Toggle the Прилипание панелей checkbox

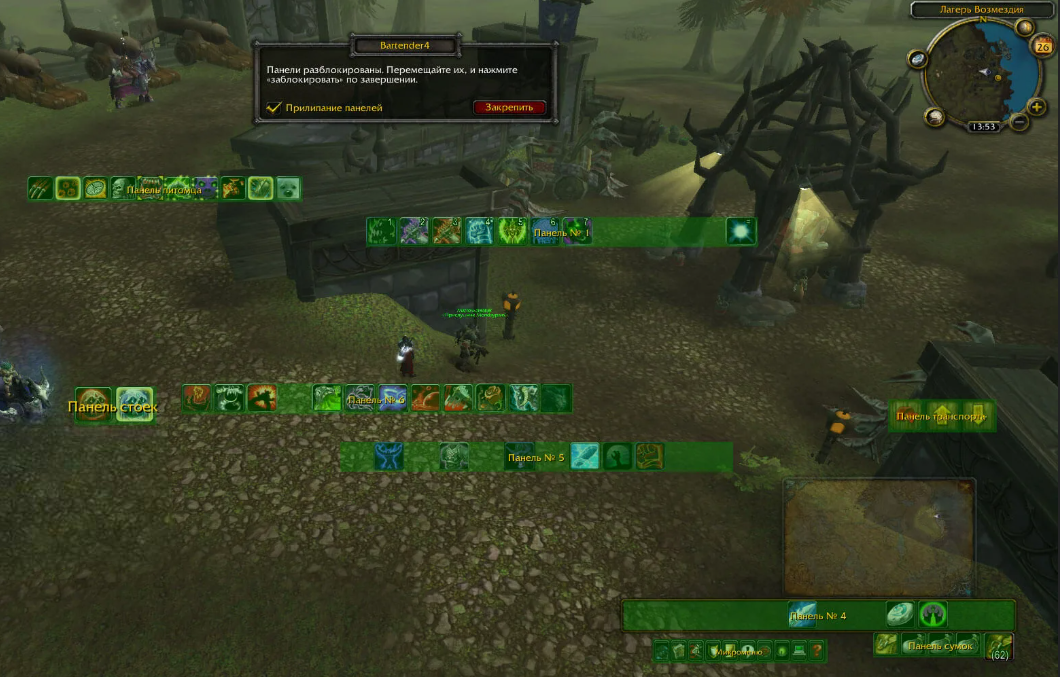[x=273, y=108]
